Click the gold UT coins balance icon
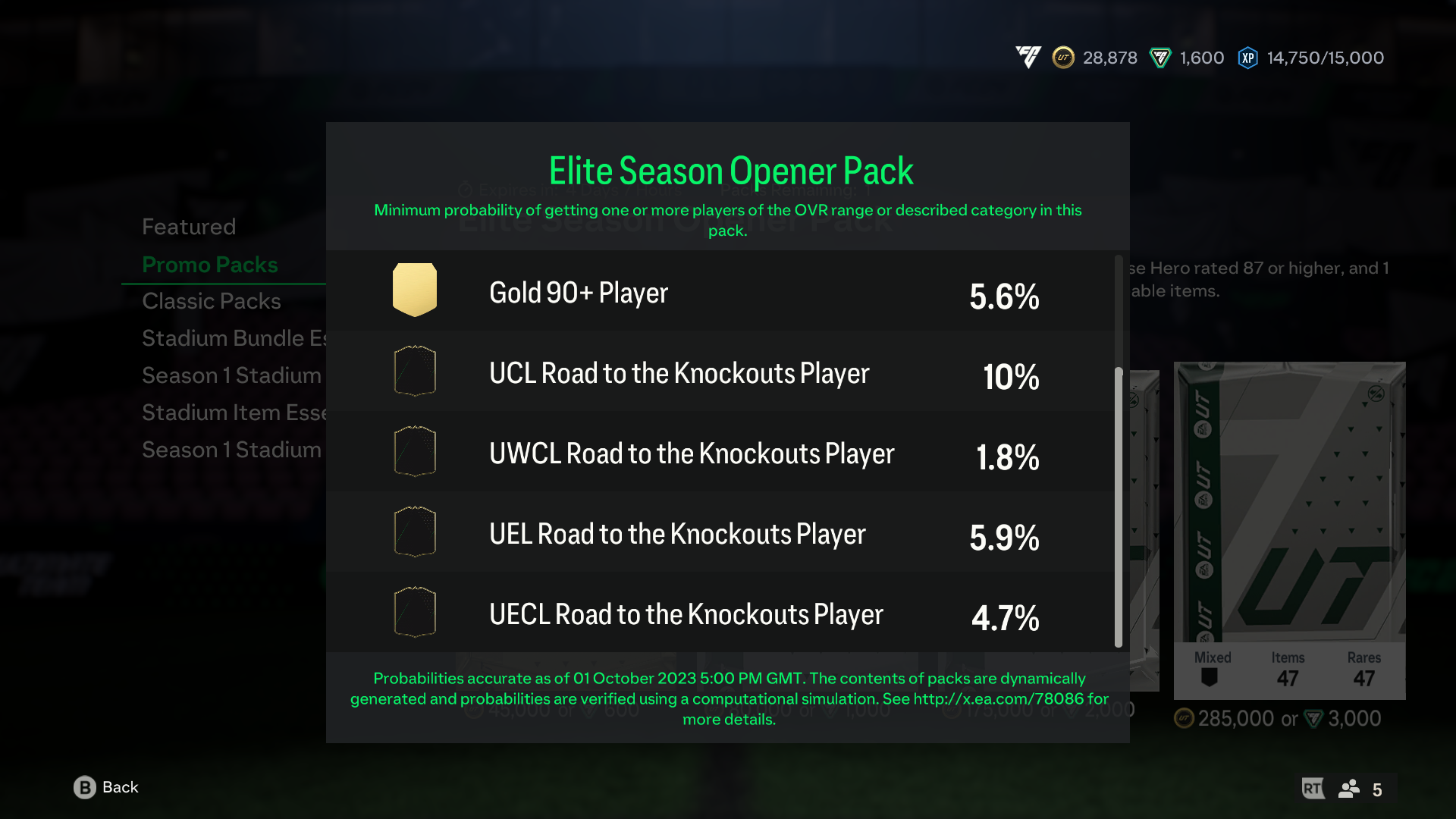This screenshot has height=819, width=1456. point(1064,58)
